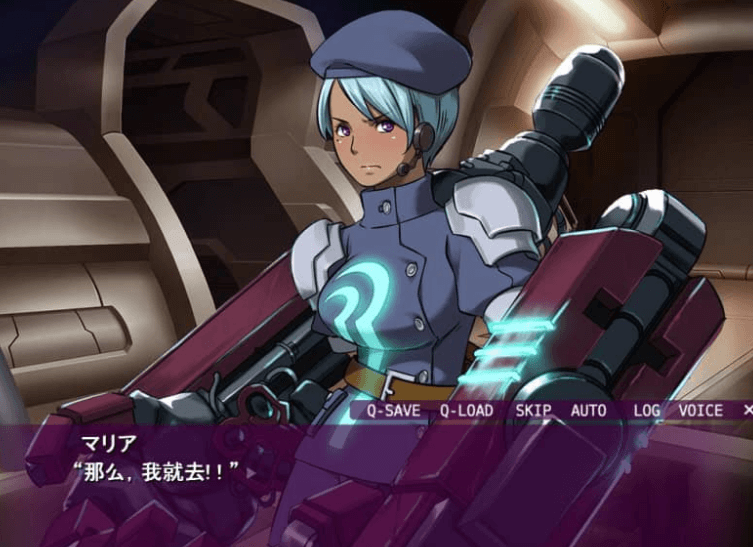Open the dialogue LOG history
Screen dimensions: 753x547
pos(646,410)
